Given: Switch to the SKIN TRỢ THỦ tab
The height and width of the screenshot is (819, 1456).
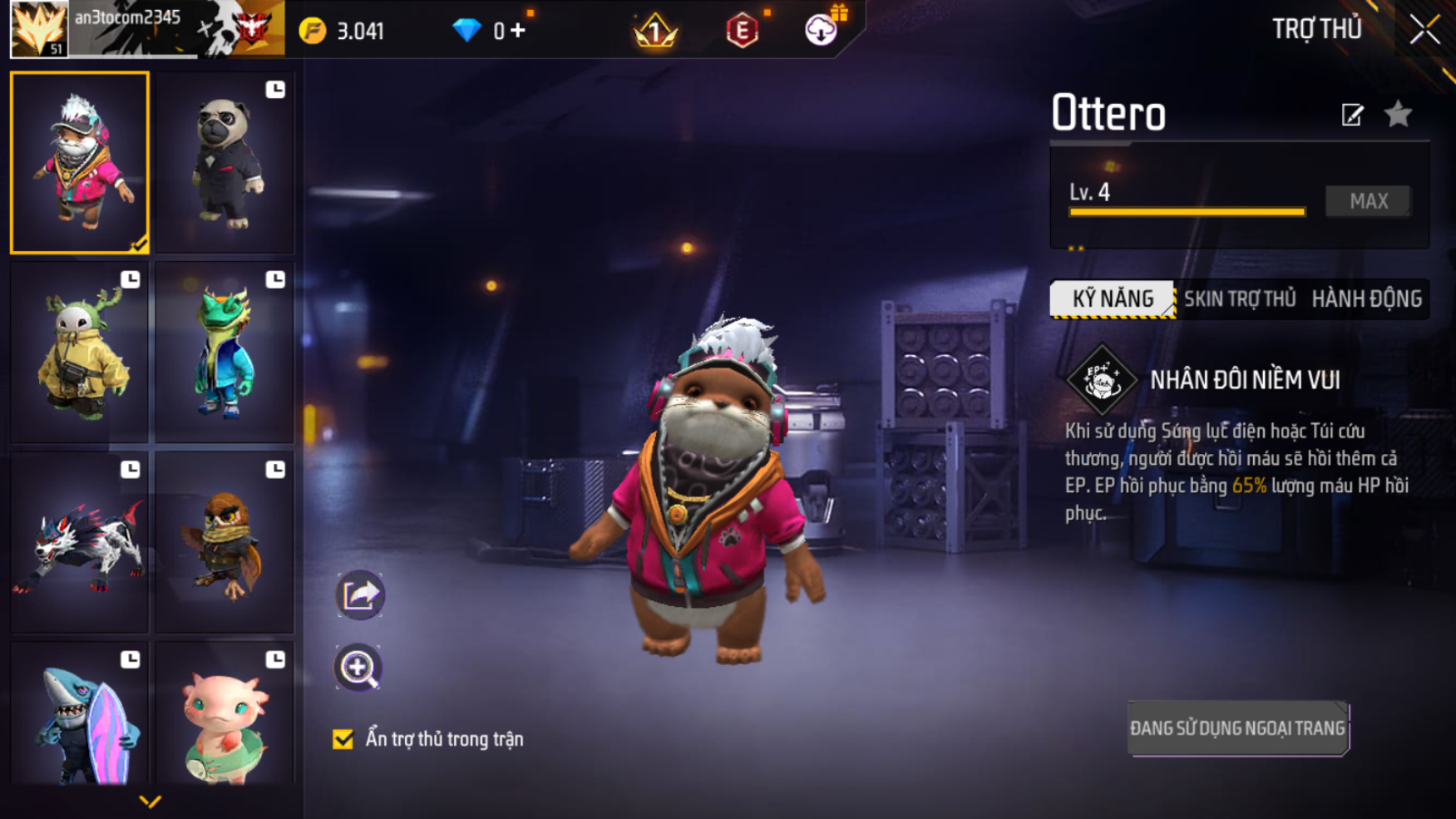Looking at the screenshot, I should pos(1239,299).
